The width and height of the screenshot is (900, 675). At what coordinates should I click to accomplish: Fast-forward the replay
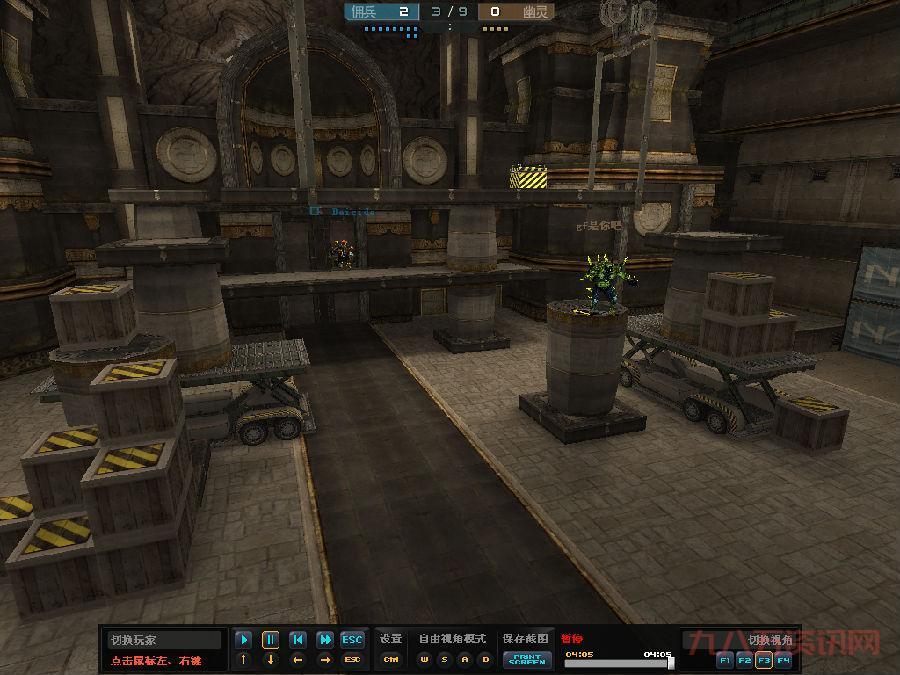coord(324,639)
